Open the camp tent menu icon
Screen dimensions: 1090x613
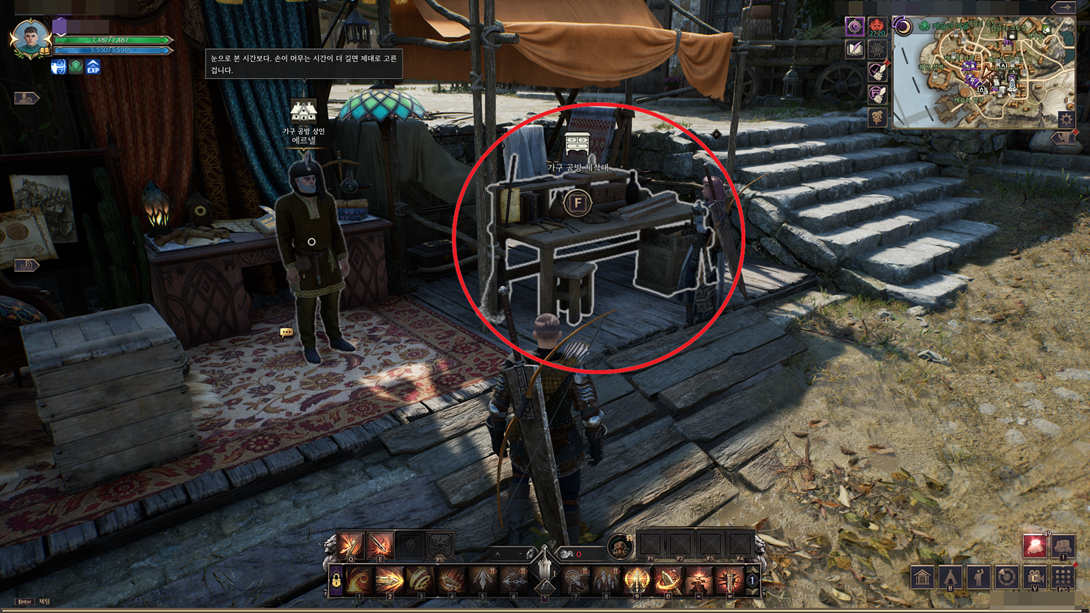(x=950, y=578)
